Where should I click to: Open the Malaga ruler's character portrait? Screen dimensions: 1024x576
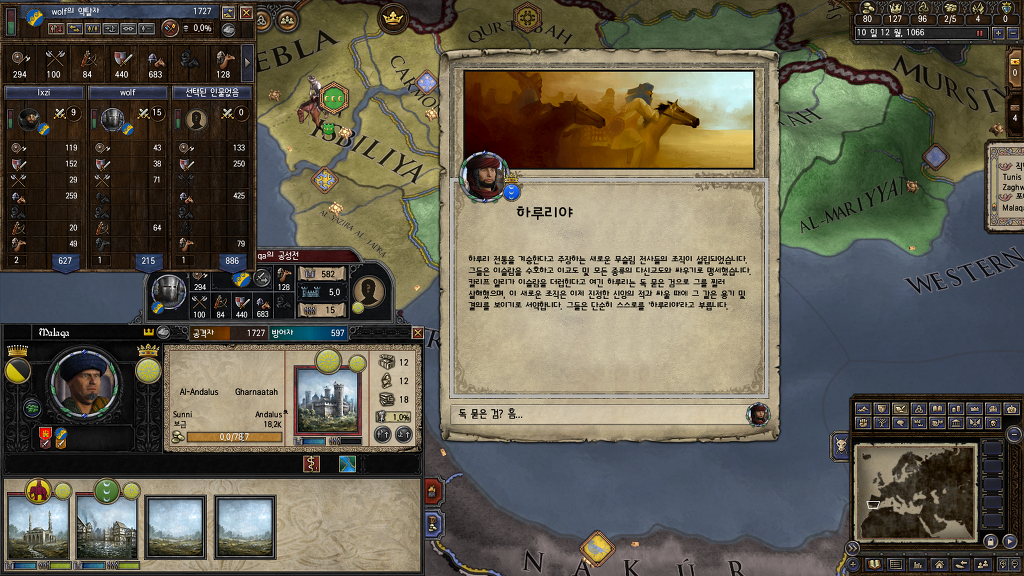[83, 383]
